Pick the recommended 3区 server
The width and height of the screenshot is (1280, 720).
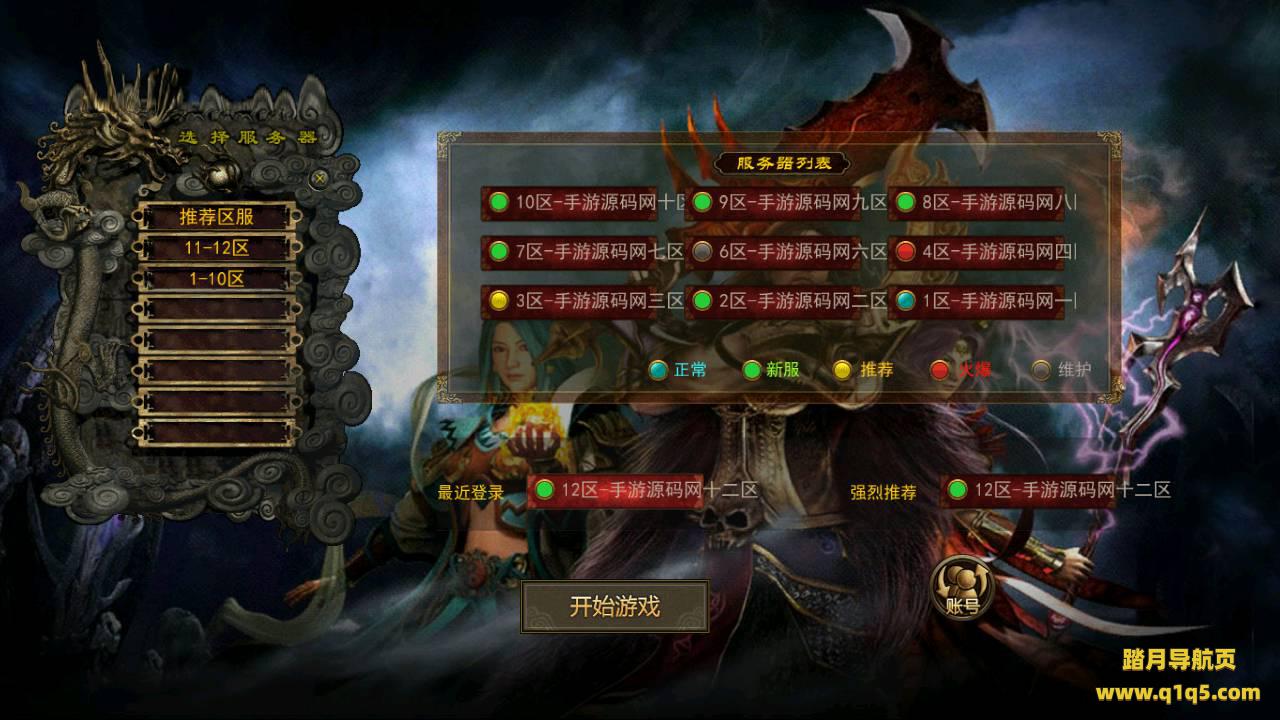pos(583,300)
